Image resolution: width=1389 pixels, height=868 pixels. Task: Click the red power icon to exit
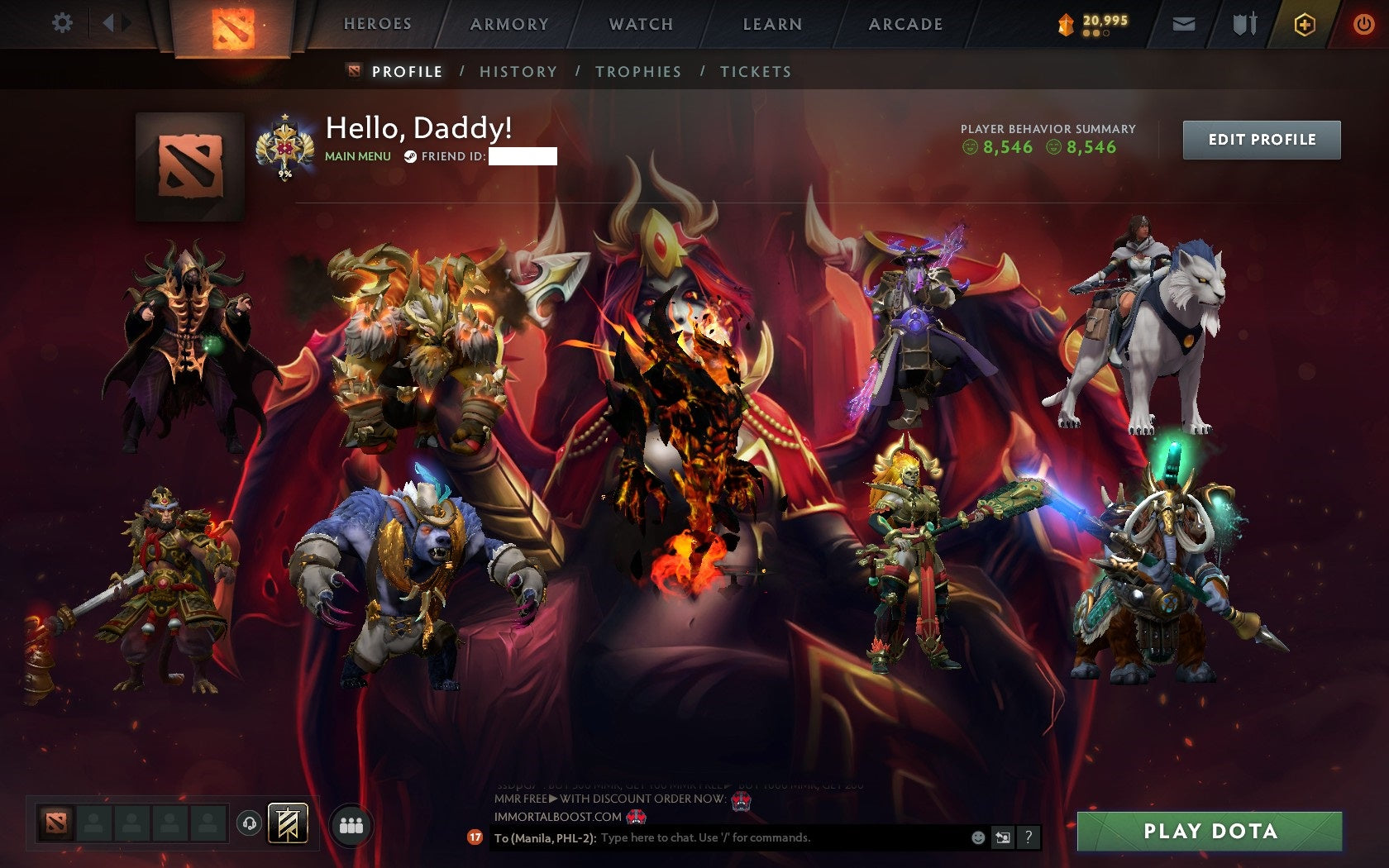(x=1363, y=24)
